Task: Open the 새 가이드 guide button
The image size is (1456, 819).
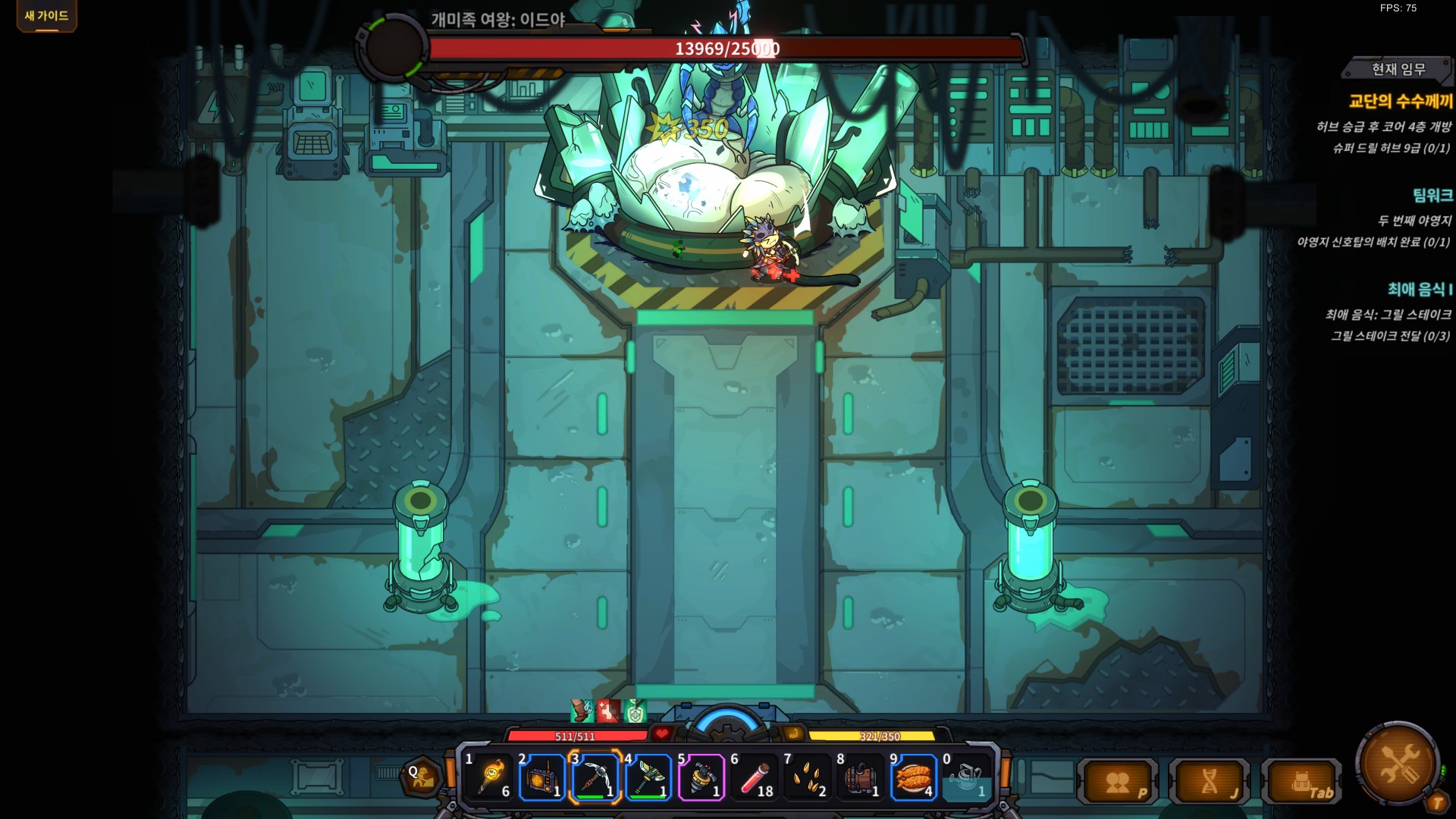Action: [x=46, y=16]
